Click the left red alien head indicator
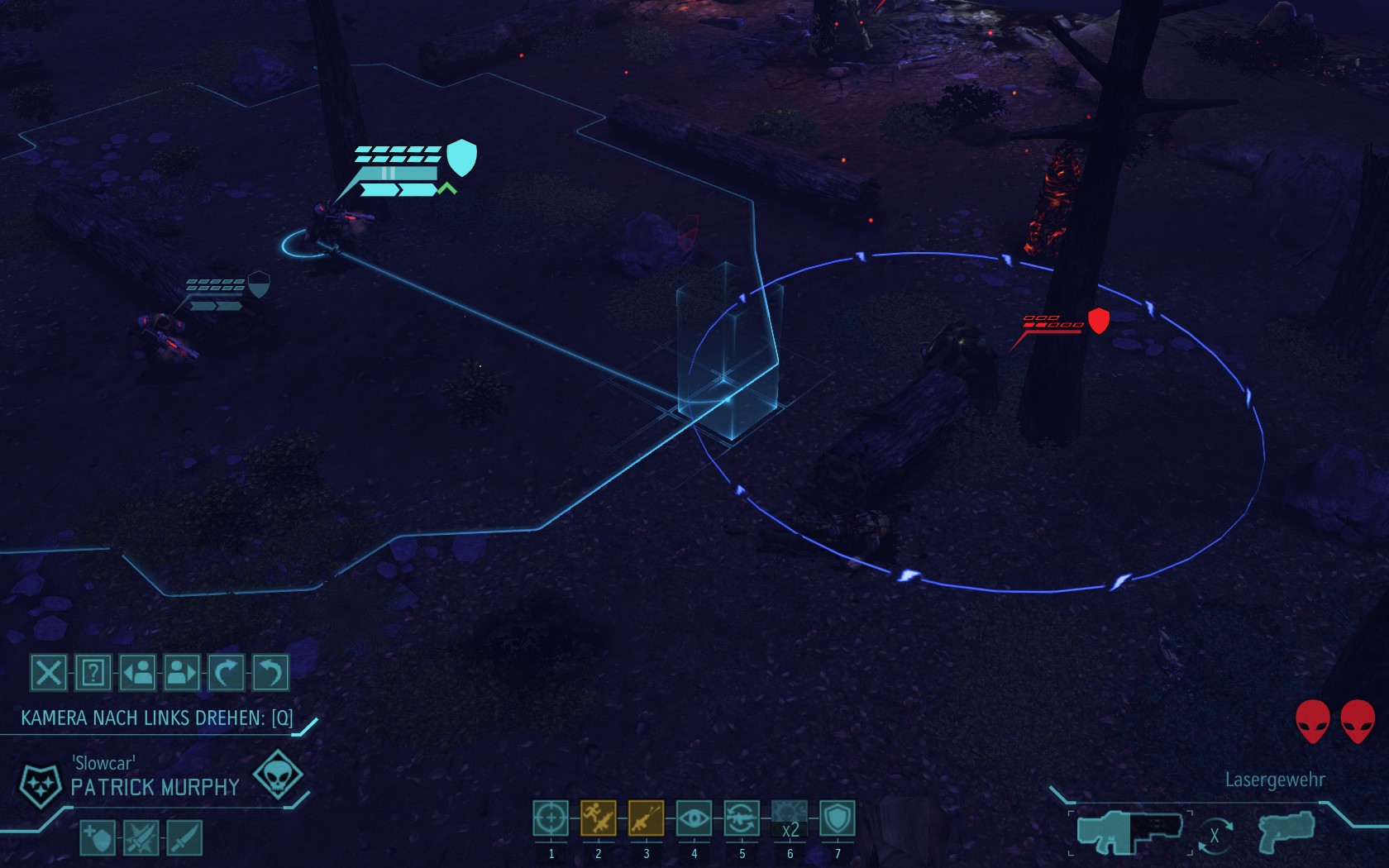 coord(1312,721)
